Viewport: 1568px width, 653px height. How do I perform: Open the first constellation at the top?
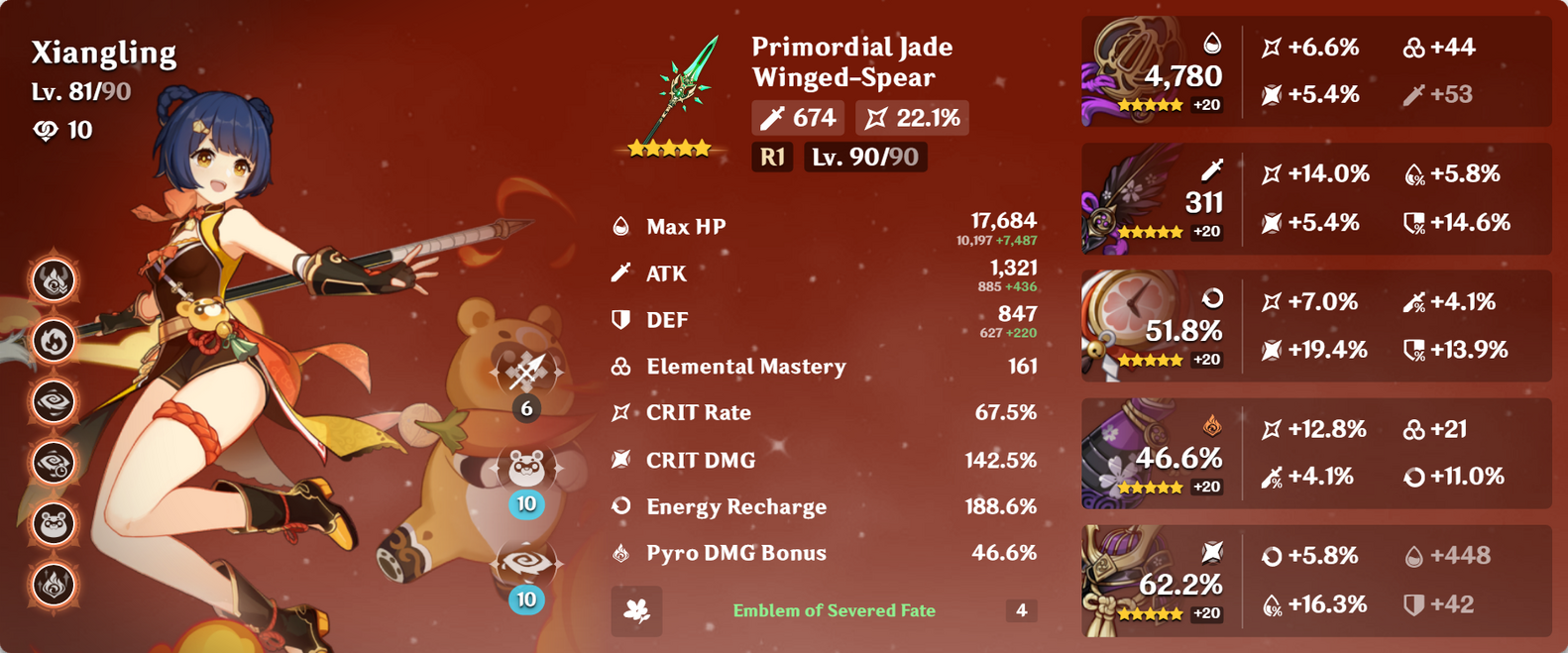point(54,280)
